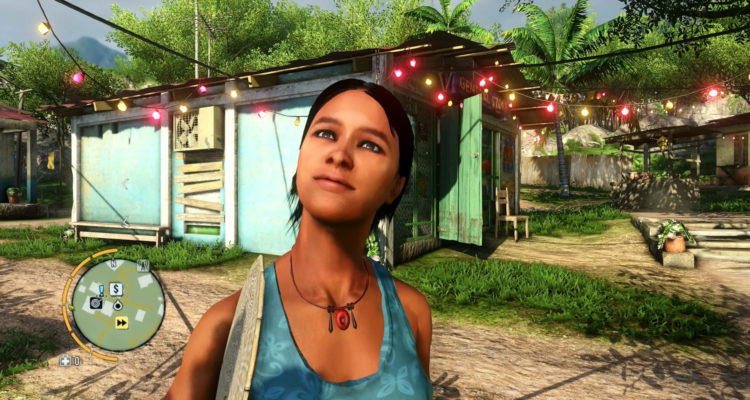
Task: Click the yellow fast-travel marker on the minimap
Action: coord(122,322)
